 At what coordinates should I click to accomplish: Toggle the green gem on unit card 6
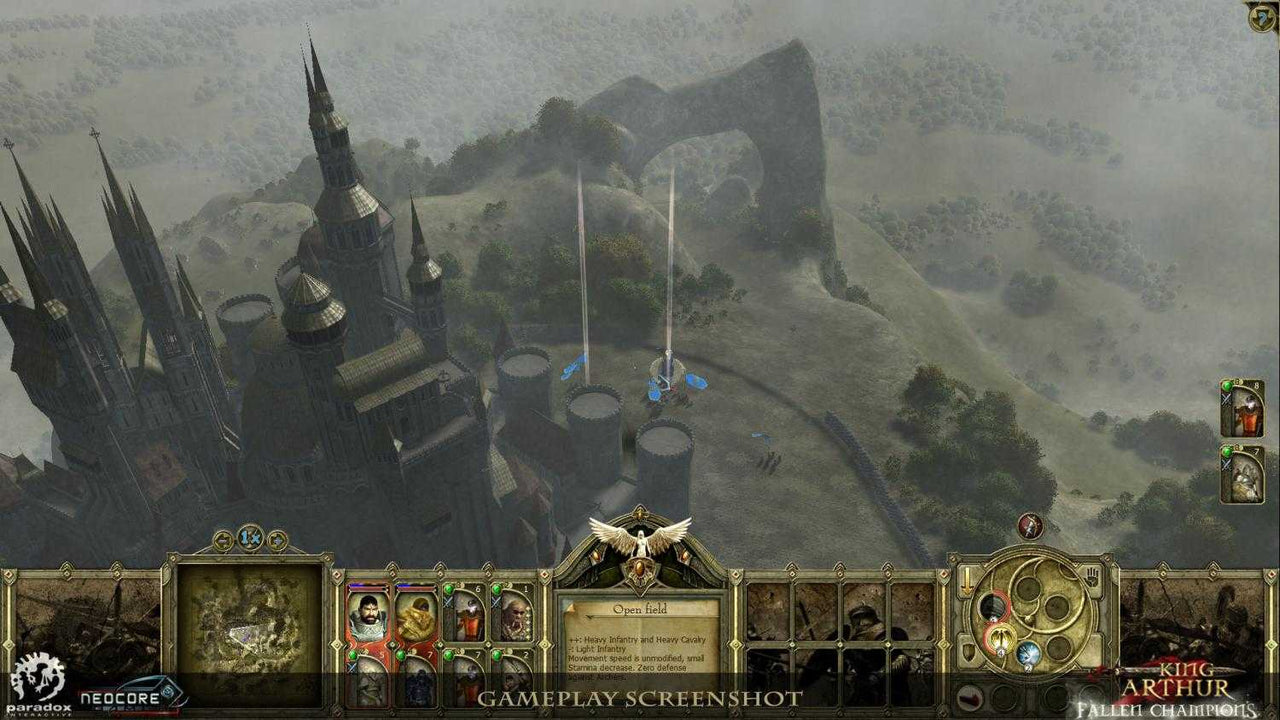click(x=448, y=588)
